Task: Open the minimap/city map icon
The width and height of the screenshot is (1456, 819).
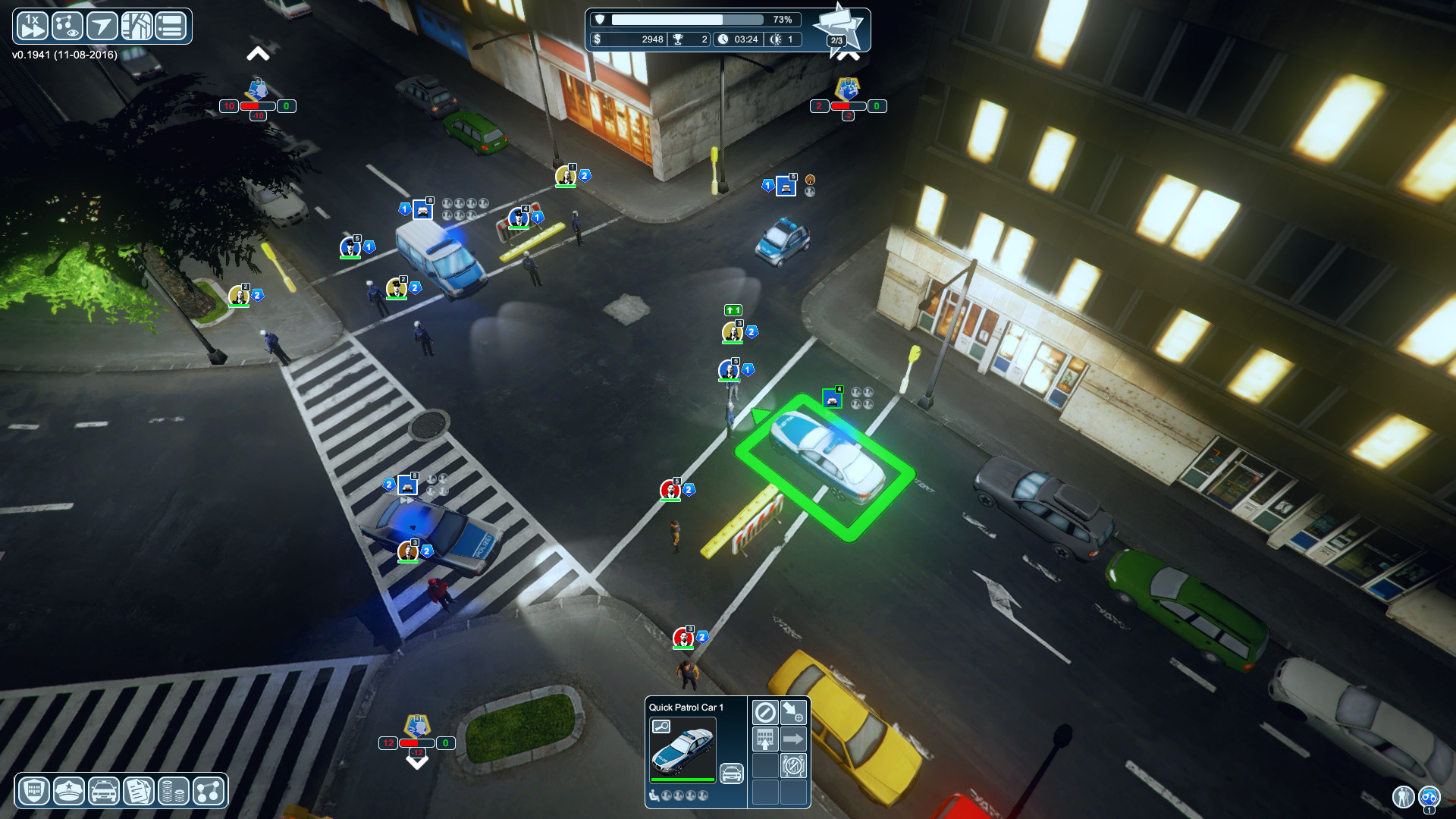Action: click(x=136, y=26)
